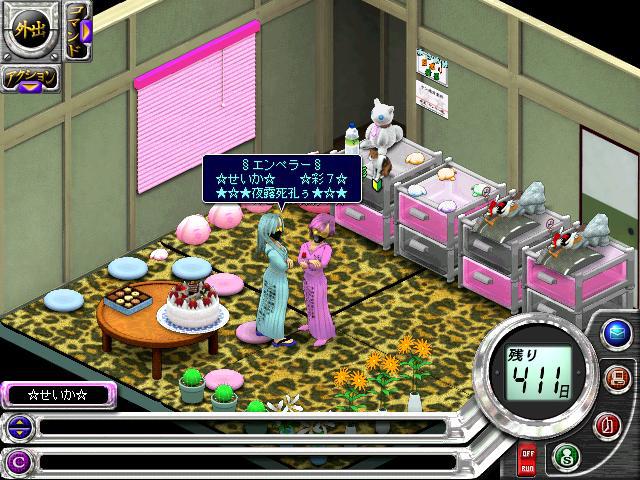Click the blue up-down arrows chat button
Viewport: 640px width, 480px height.
click(18, 428)
